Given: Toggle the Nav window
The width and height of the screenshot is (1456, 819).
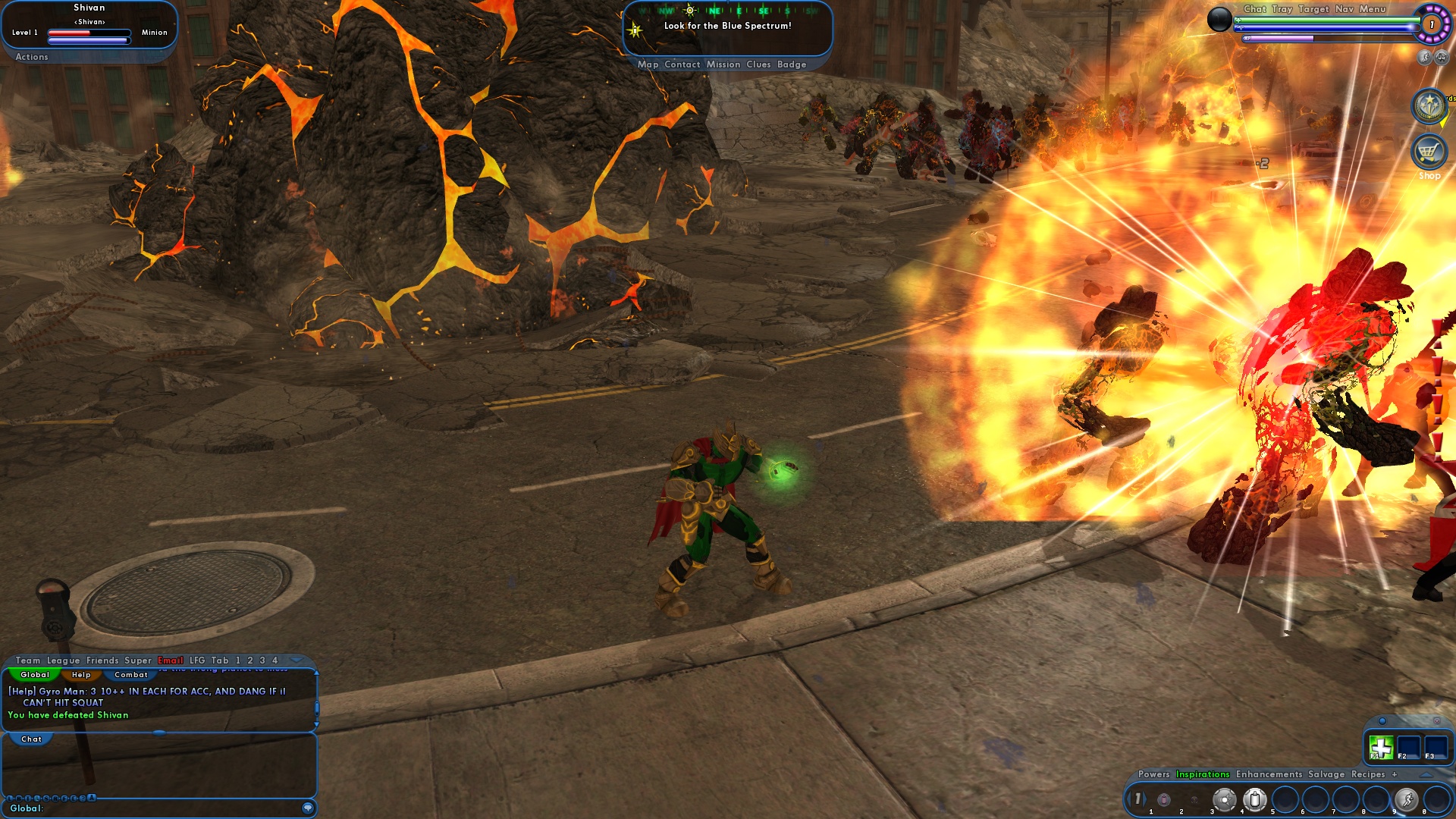Looking at the screenshot, I should tap(1345, 9).
